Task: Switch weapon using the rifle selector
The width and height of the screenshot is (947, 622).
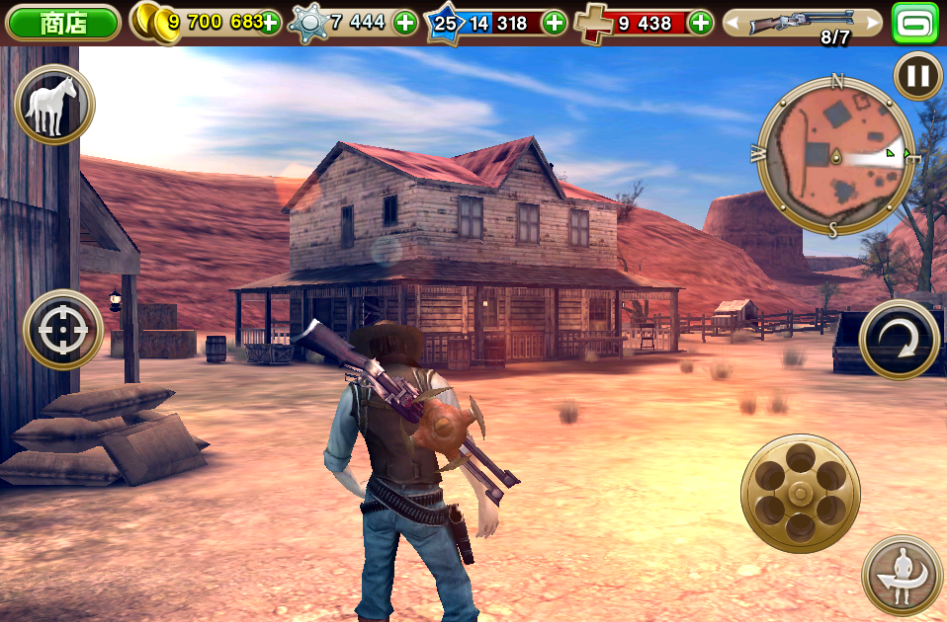Action: 803,23
